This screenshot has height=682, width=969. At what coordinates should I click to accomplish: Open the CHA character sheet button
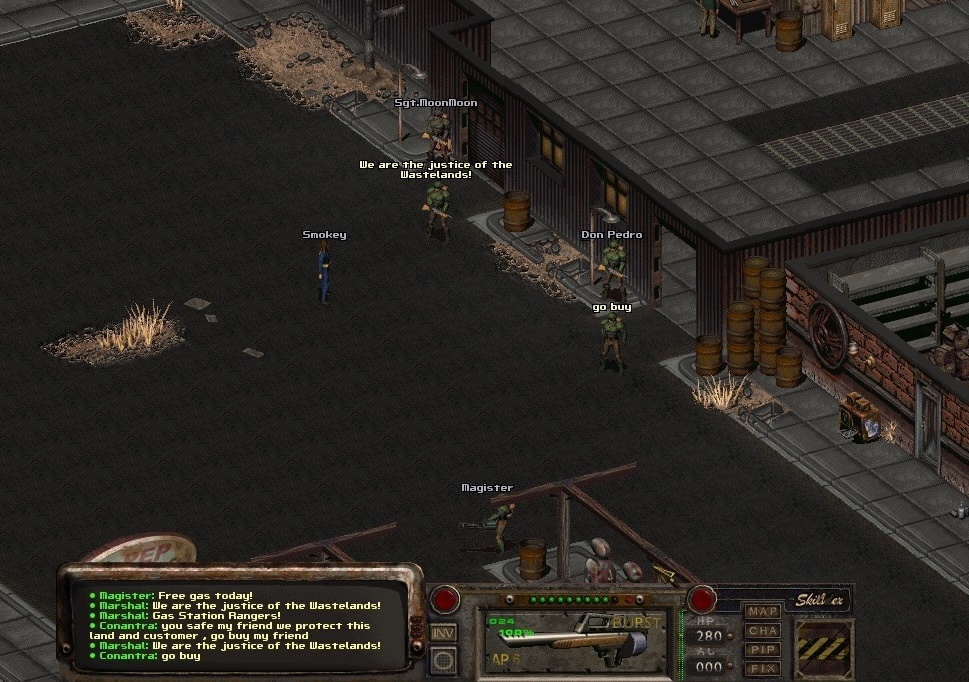pyautogui.click(x=762, y=631)
